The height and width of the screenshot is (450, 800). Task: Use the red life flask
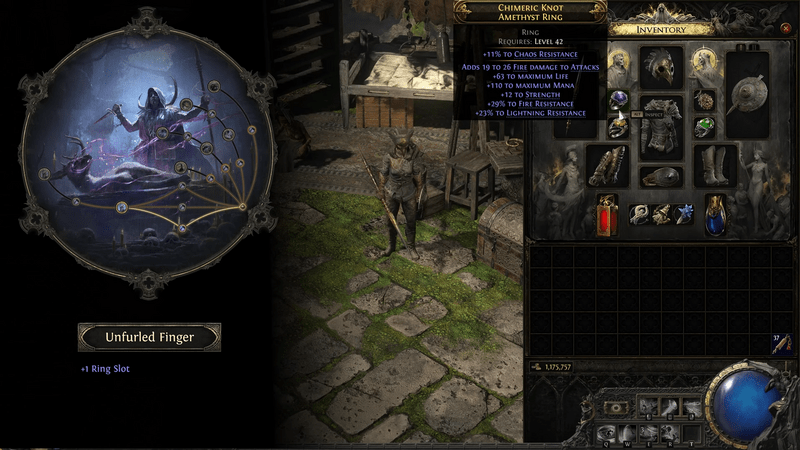tap(606, 215)
